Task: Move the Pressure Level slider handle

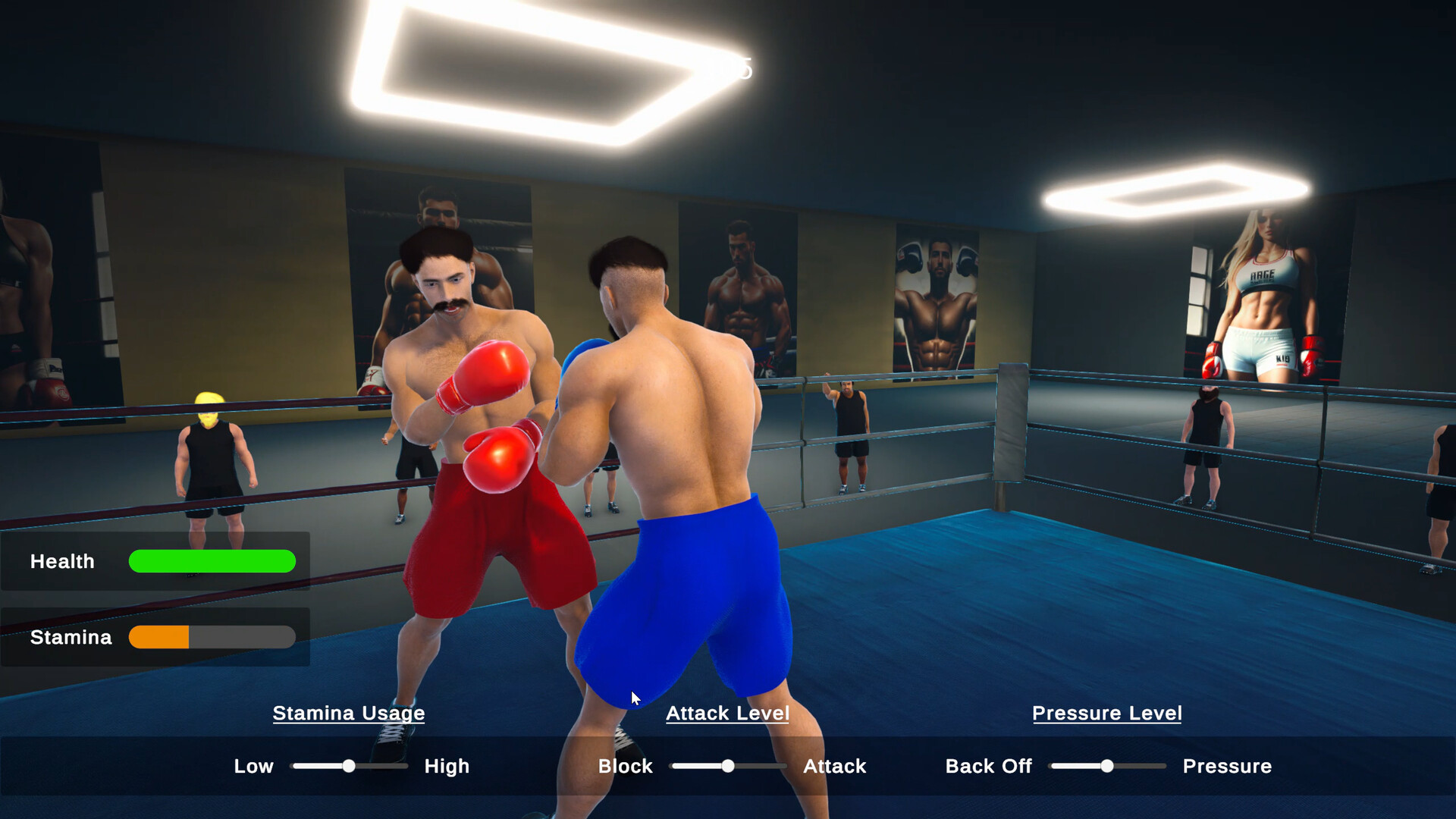Action: tap(1106, 767)
